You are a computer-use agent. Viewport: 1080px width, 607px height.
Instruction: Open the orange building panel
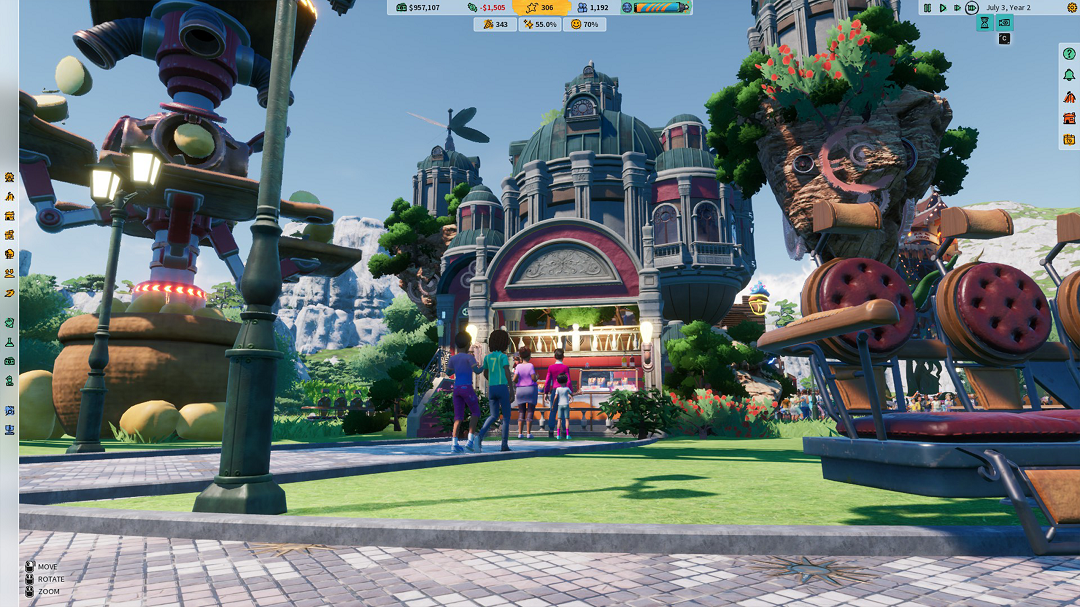[1069, 118]
